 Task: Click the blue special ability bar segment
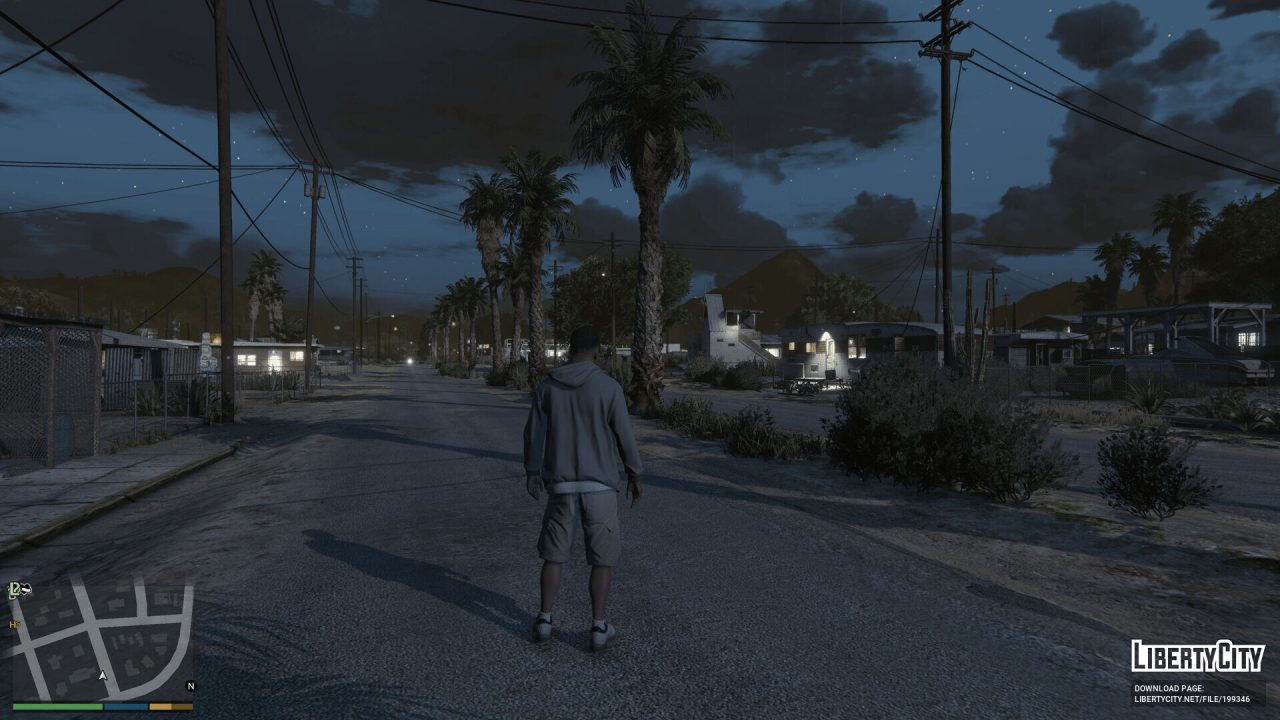(125, 706)
